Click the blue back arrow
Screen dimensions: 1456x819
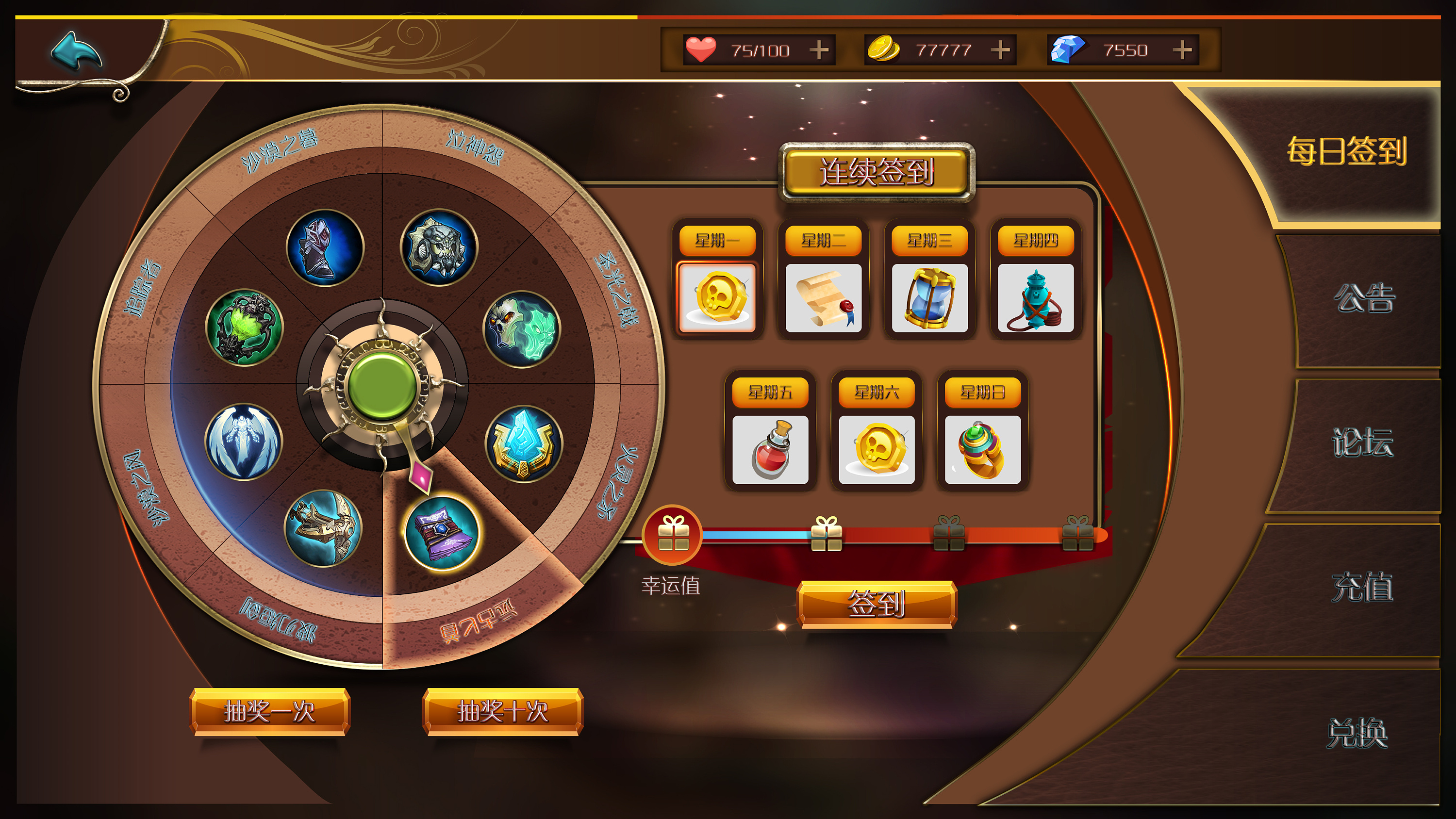tap(76, 51)
